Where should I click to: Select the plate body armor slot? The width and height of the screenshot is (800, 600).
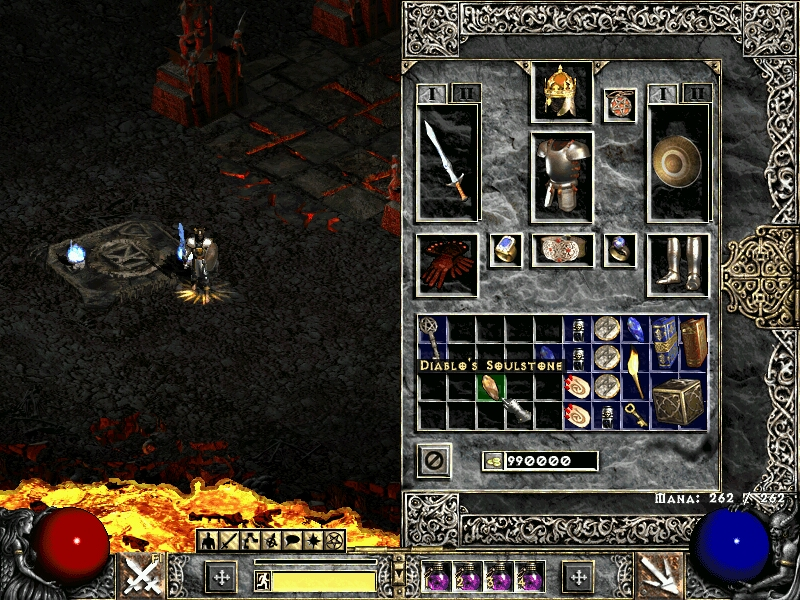click(x=561, y=176)
